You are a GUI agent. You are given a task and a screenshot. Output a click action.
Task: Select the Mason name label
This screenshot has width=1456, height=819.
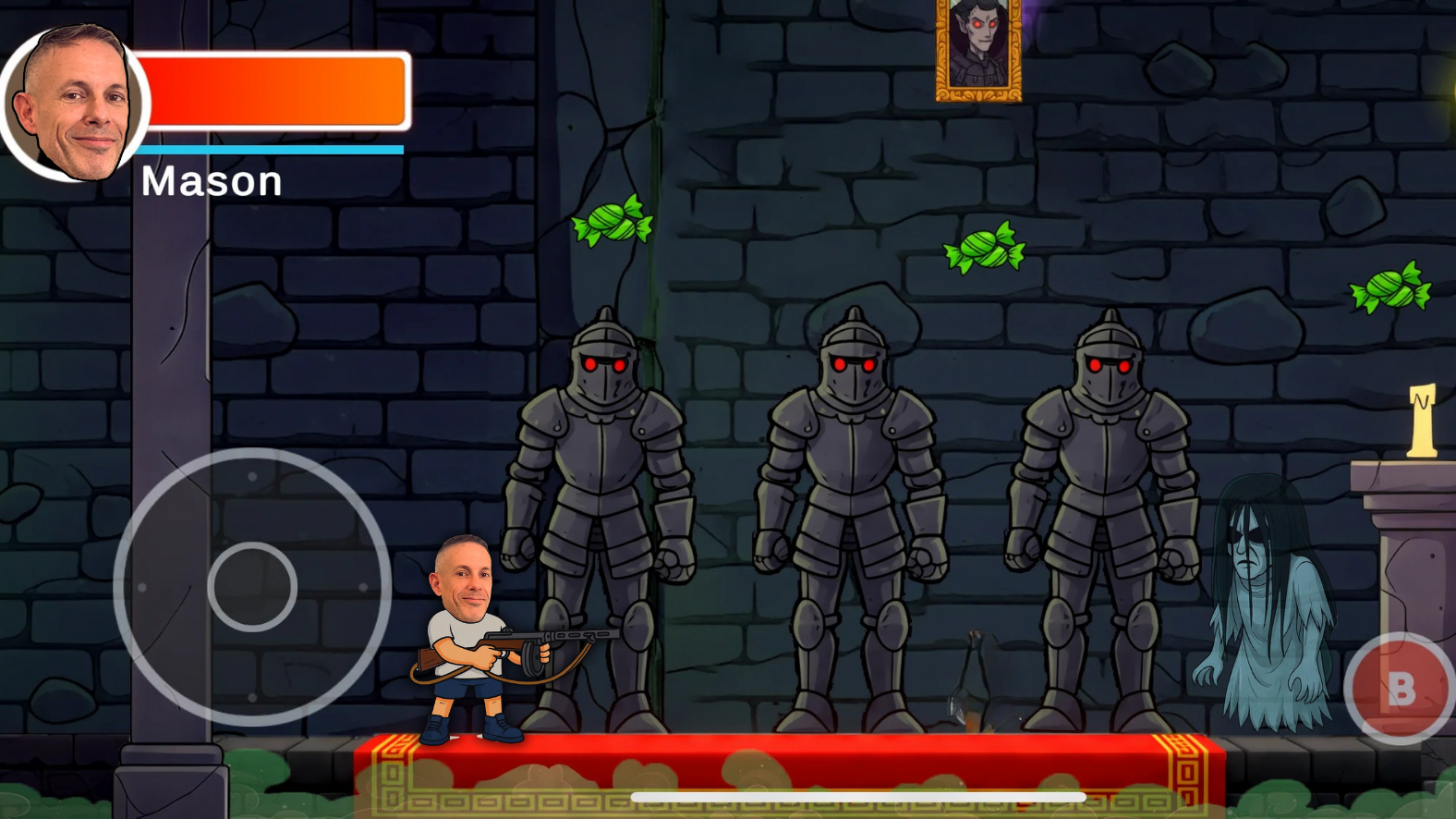pyautogui.click(x=209, y=181)
